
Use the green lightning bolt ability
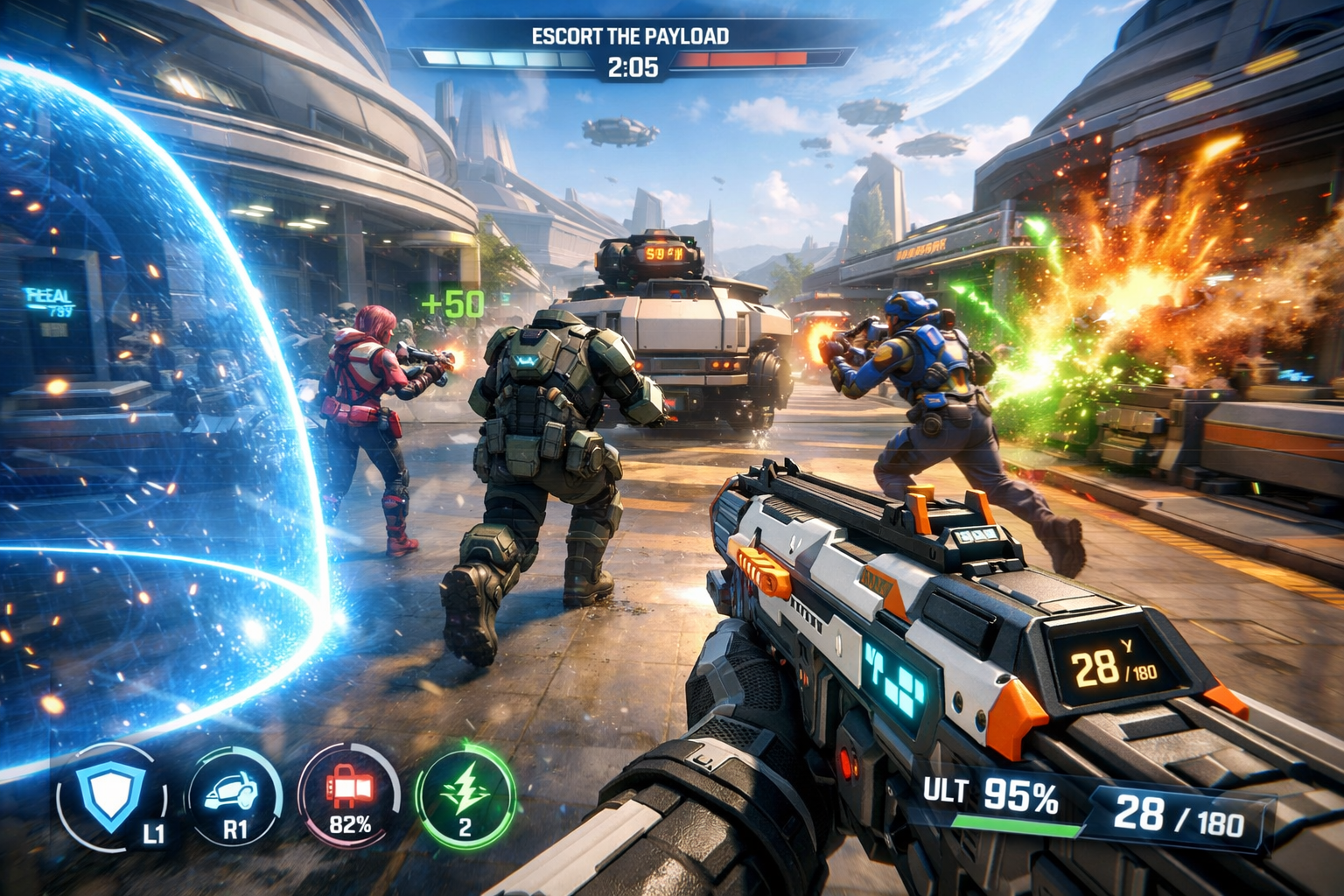(x=465, y=794)
